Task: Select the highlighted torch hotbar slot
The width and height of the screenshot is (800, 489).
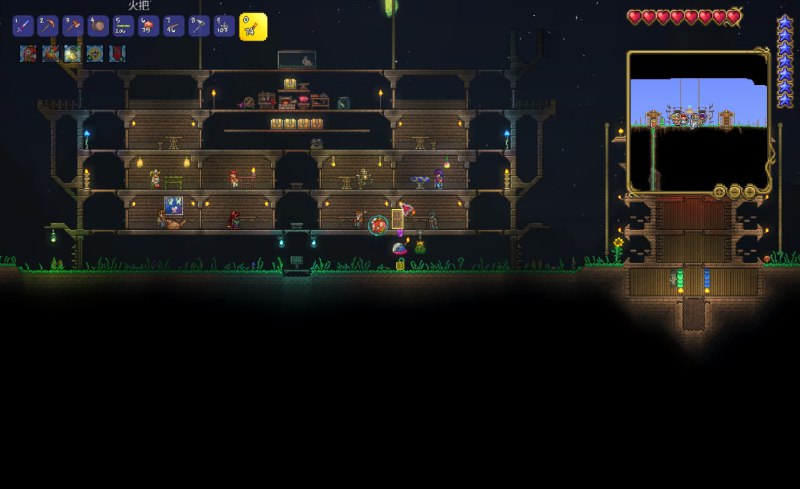Action: click(253, 27)
